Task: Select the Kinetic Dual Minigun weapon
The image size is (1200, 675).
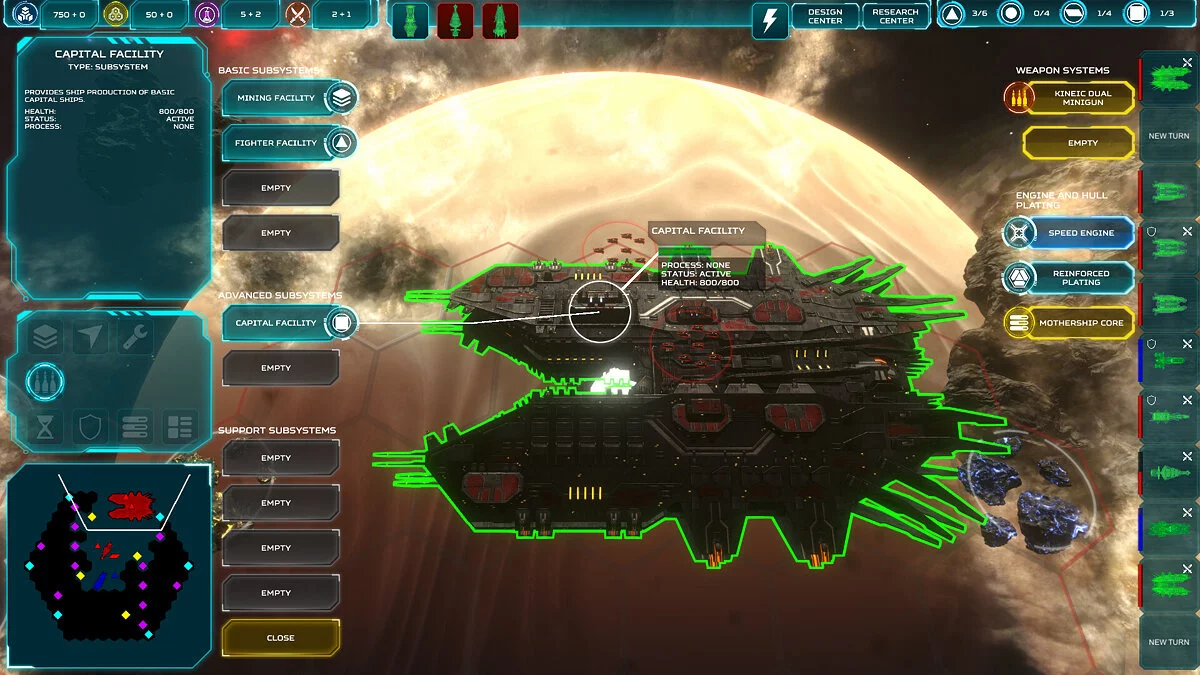Action: (x=1070, y=98)
